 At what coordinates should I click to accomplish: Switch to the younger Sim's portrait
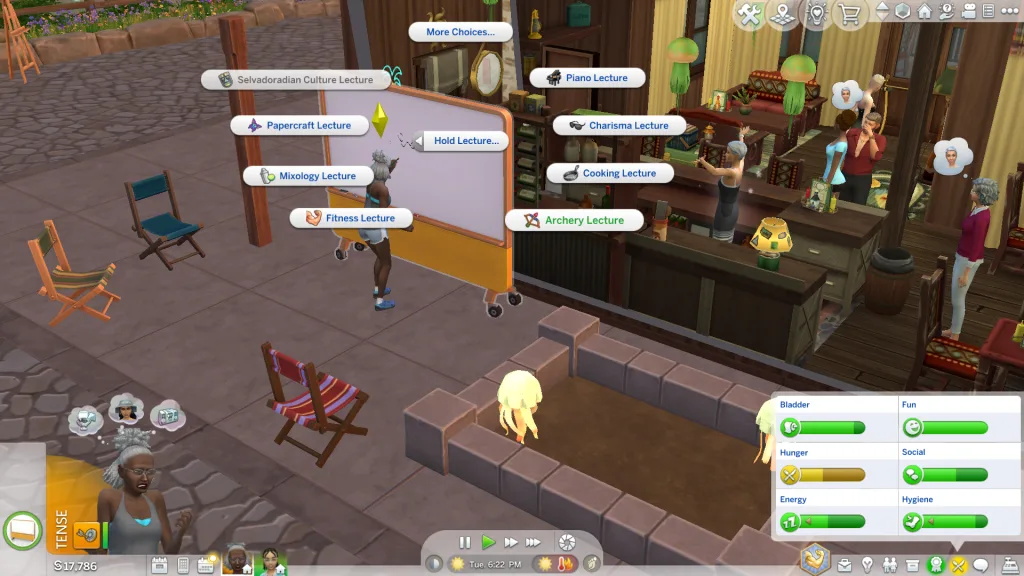click(x=271, y=561)
